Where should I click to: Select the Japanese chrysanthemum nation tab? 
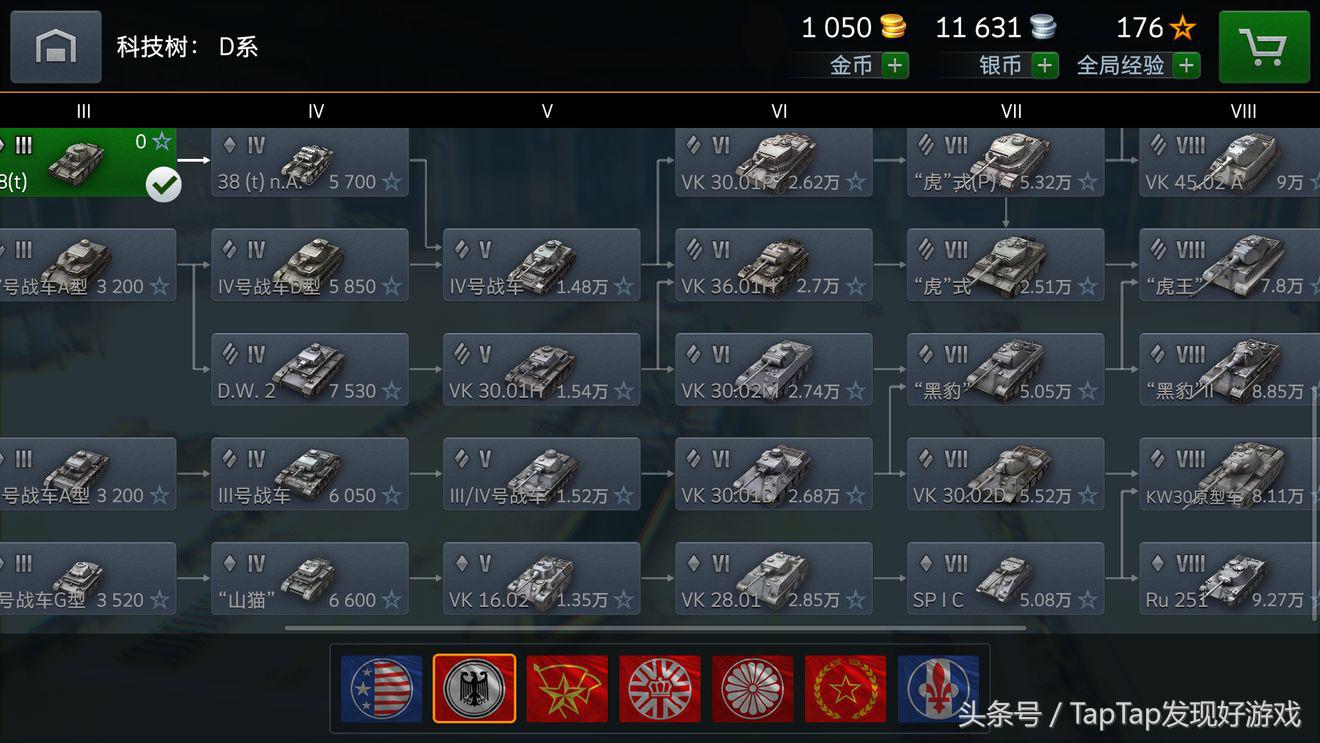[x=753, y=688]
